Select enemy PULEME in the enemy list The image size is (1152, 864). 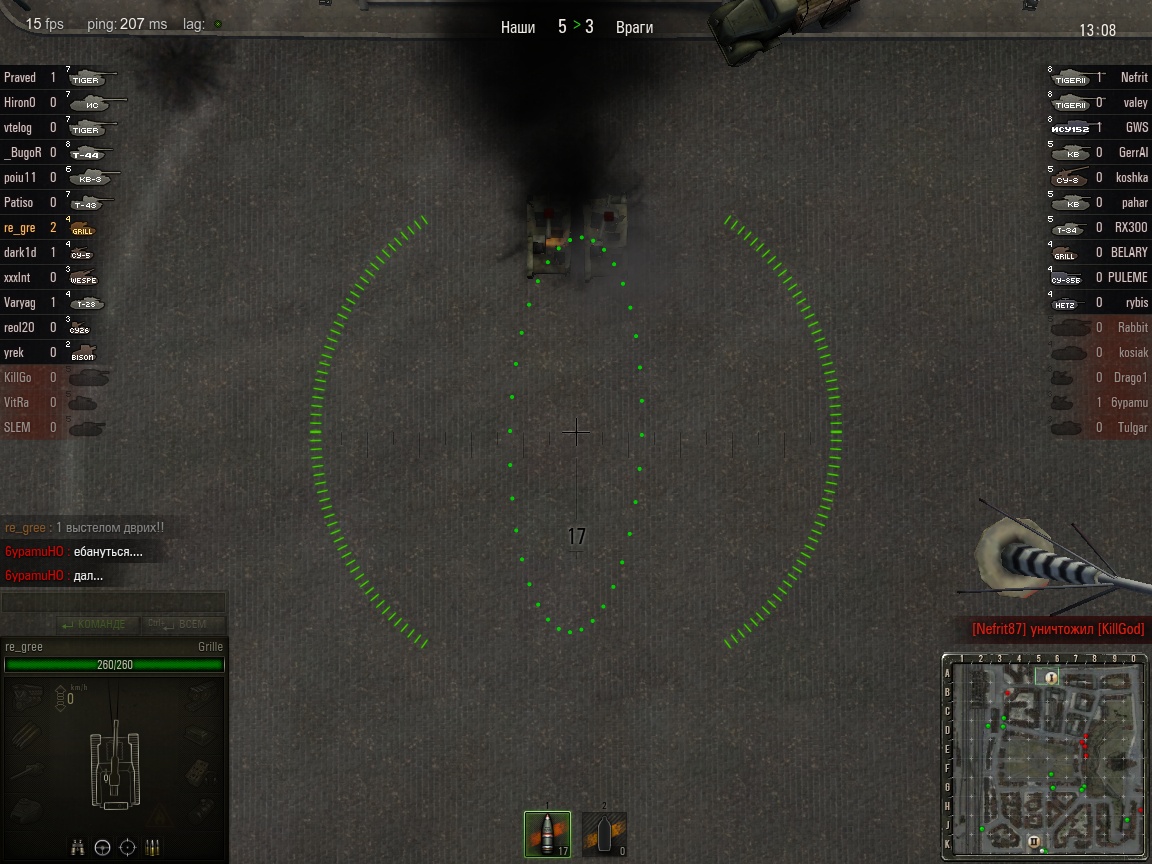[1128, 277]
